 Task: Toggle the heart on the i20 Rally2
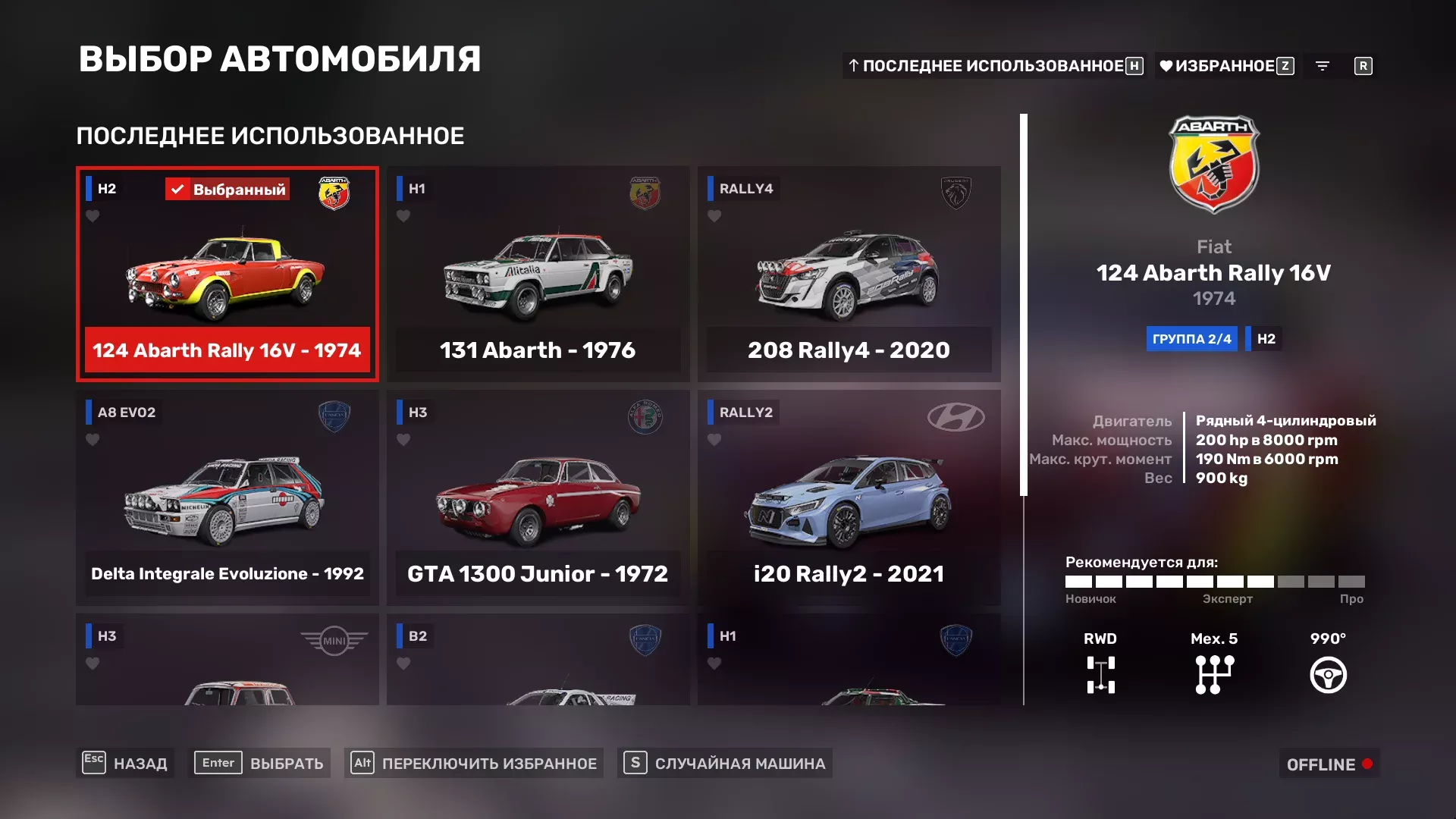coord(714,440)
